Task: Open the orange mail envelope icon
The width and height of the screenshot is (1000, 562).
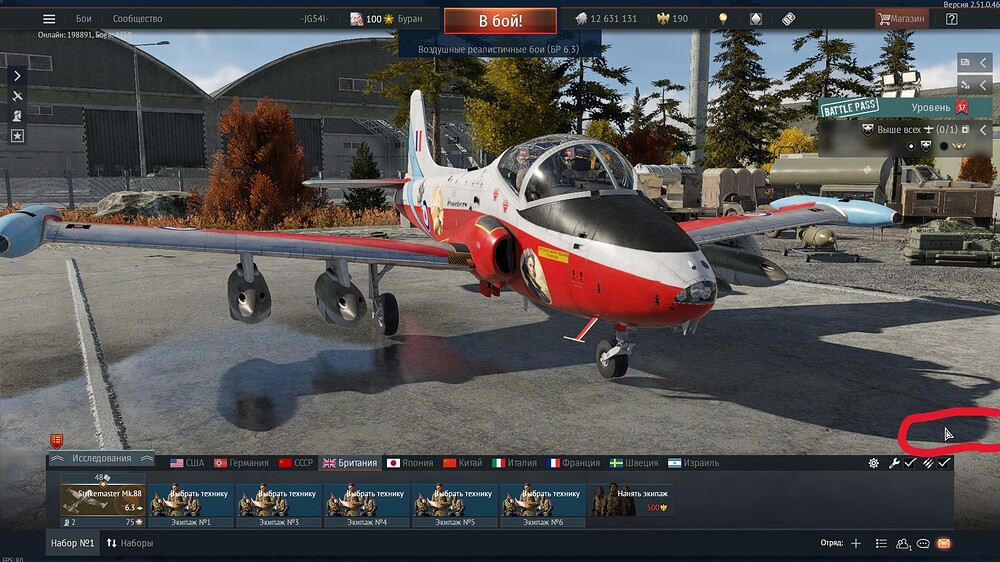Action: [943, 543]
